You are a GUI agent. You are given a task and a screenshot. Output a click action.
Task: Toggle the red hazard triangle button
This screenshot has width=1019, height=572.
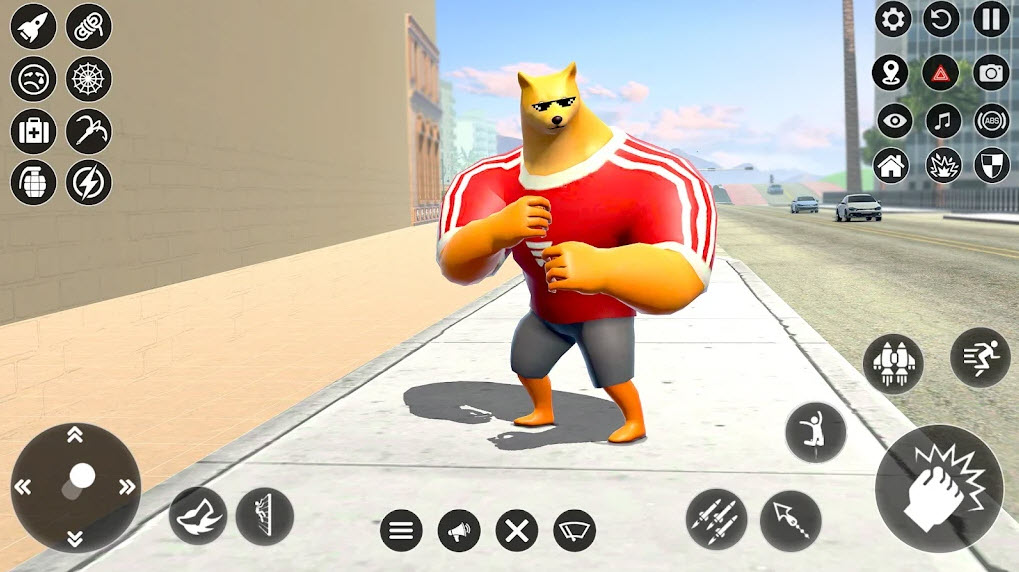(x=941, y=72)
